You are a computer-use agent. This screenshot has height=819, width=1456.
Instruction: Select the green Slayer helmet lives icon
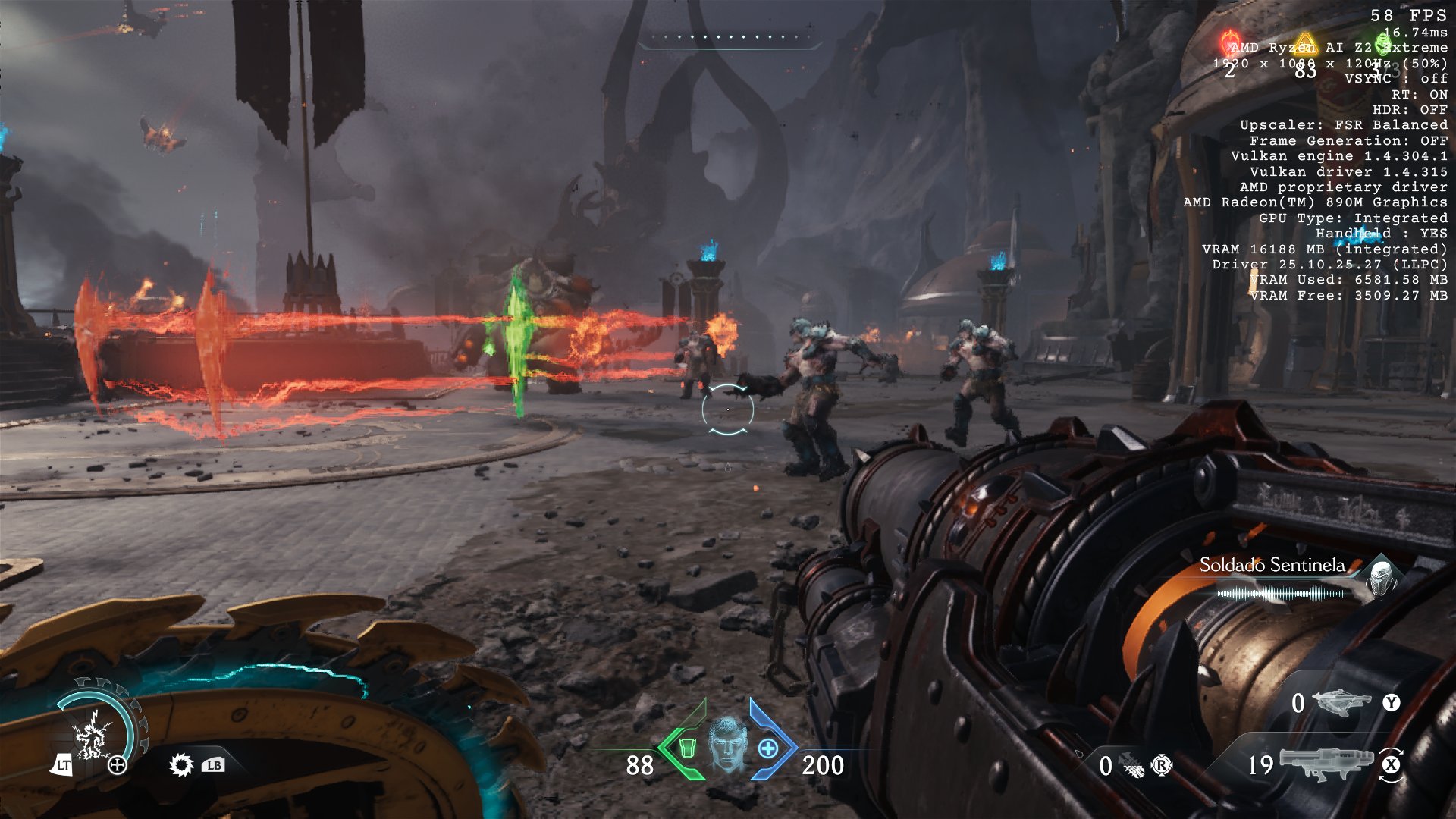1384,42
